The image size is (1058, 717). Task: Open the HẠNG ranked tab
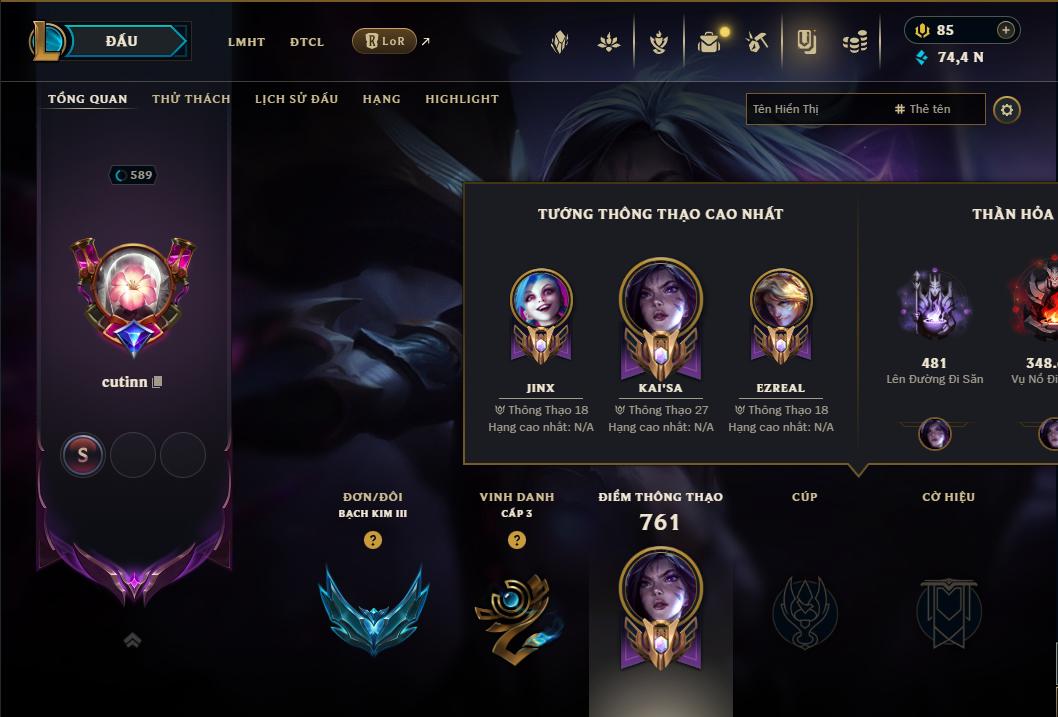tap(381, 99)
